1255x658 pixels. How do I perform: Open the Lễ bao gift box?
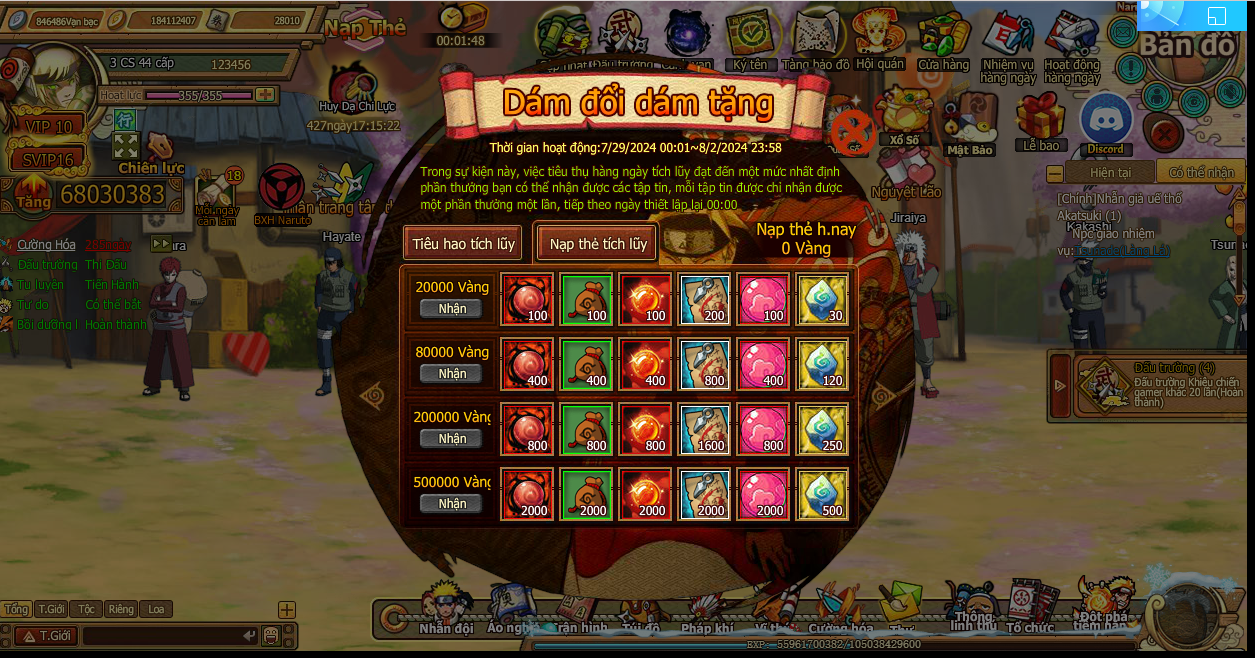(x=1040, y=120)
